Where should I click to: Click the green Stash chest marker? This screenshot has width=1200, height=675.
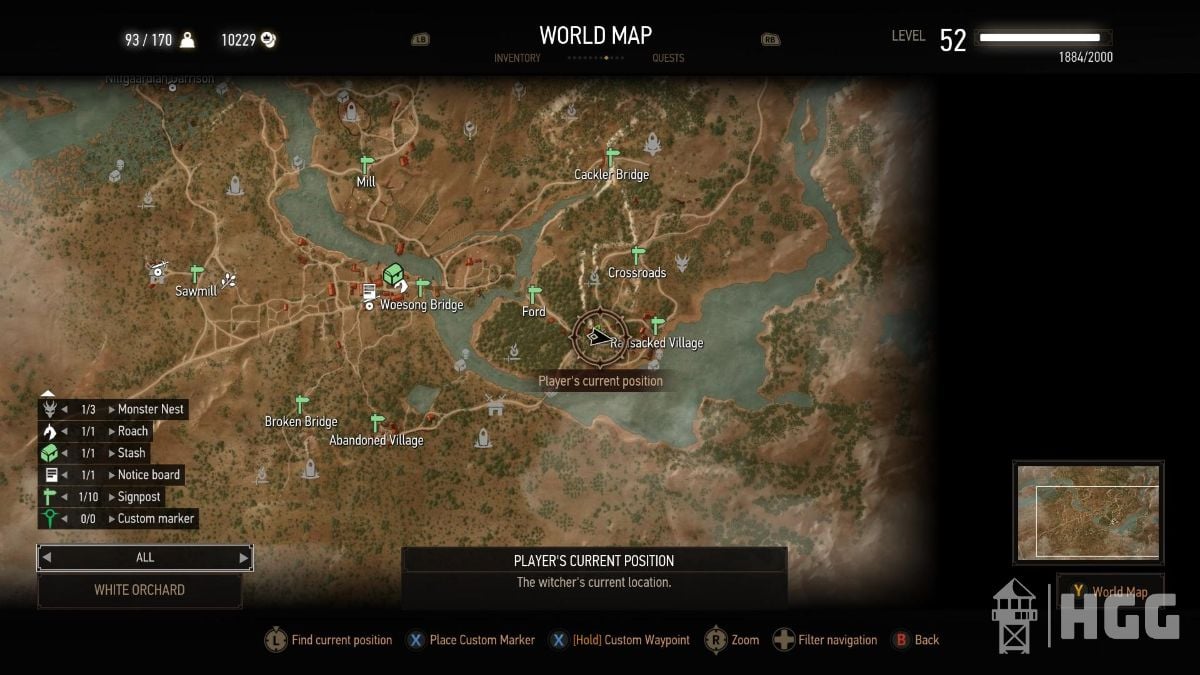click(394, 275)
